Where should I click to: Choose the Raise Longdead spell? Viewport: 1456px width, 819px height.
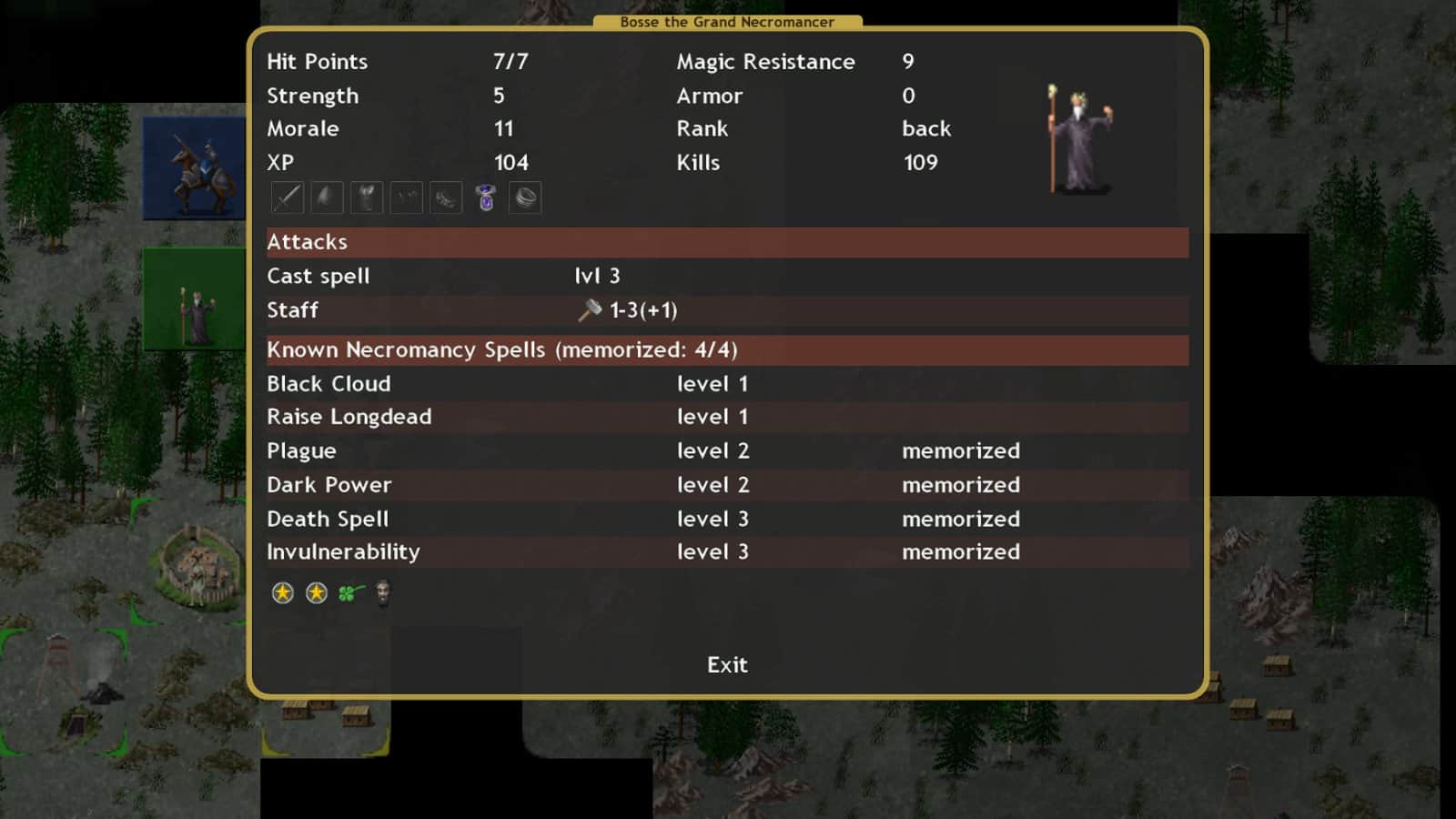coord(349,417)
